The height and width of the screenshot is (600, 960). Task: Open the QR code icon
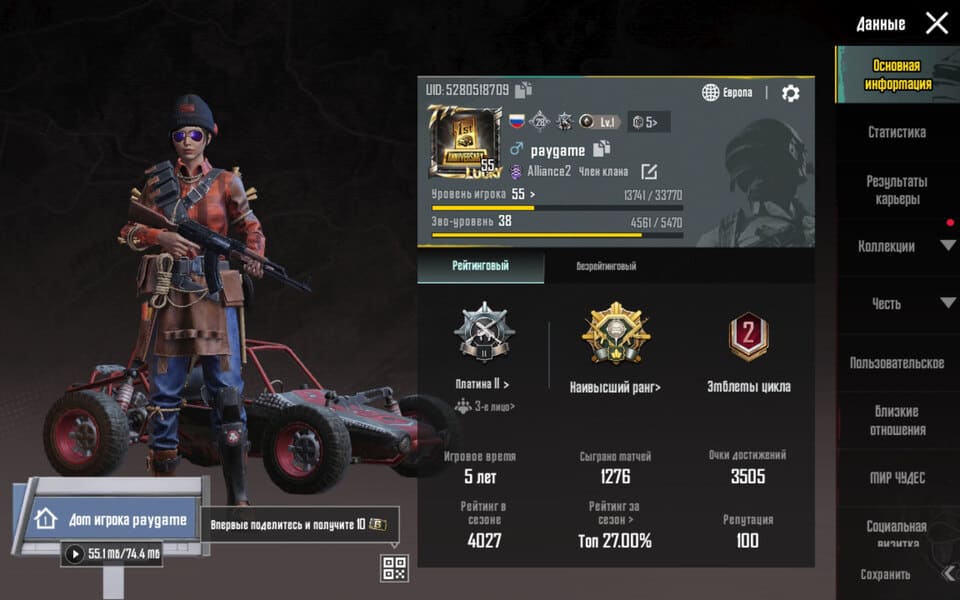(394, 568)
